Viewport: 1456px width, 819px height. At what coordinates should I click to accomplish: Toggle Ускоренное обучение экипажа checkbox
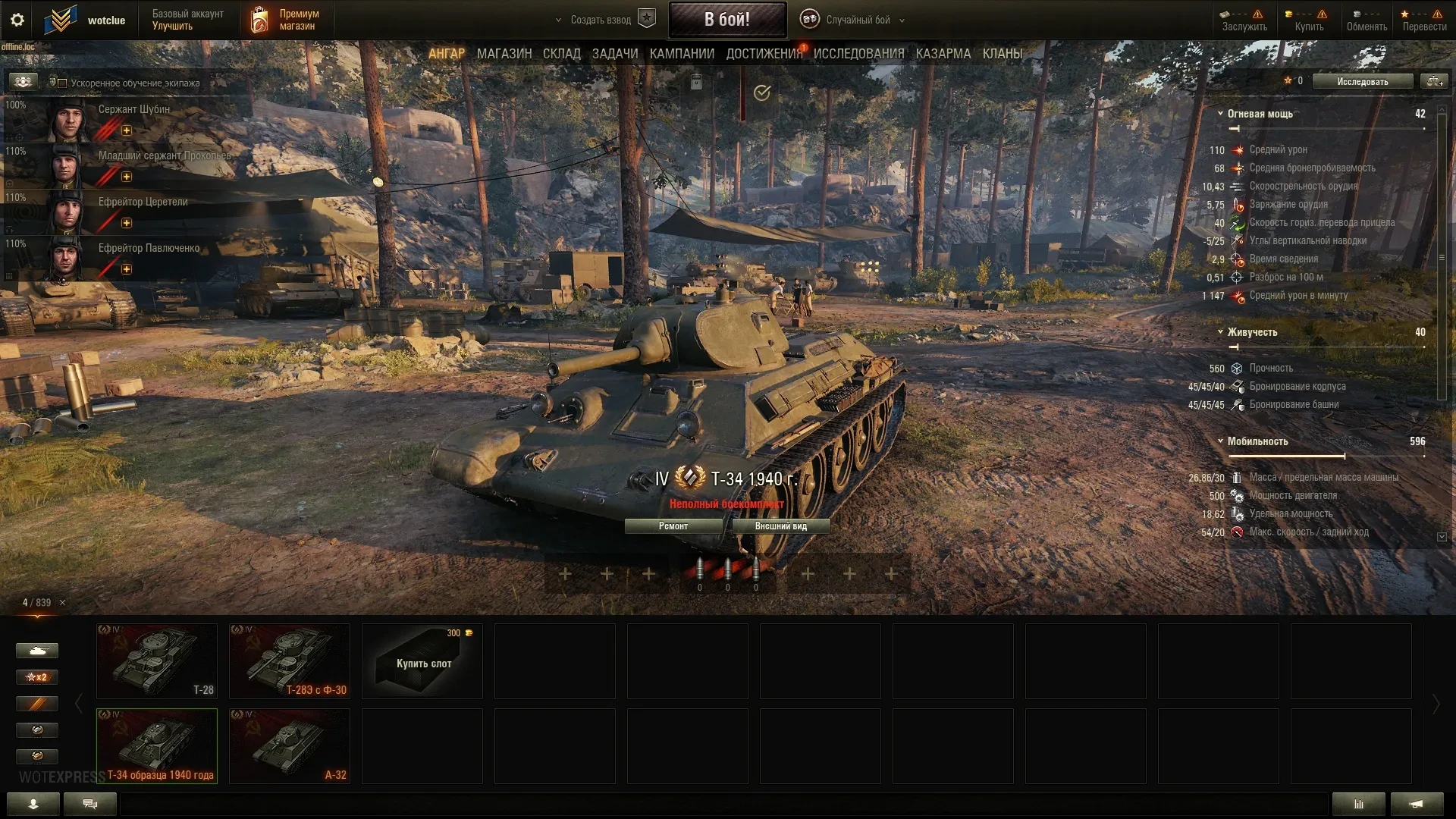(x=63, y=83)
